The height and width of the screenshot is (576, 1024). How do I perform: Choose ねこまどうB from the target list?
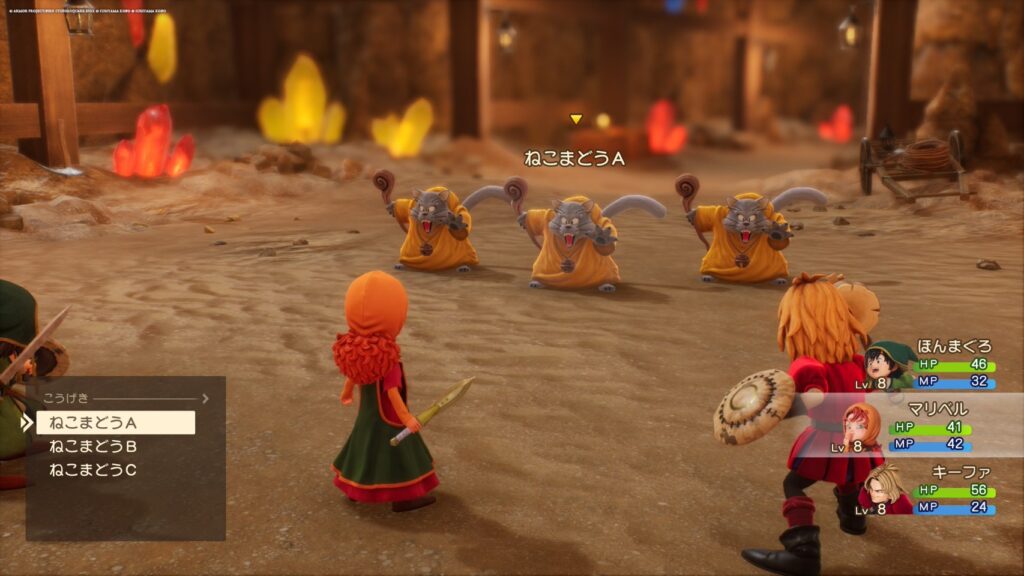pos(93,446)
